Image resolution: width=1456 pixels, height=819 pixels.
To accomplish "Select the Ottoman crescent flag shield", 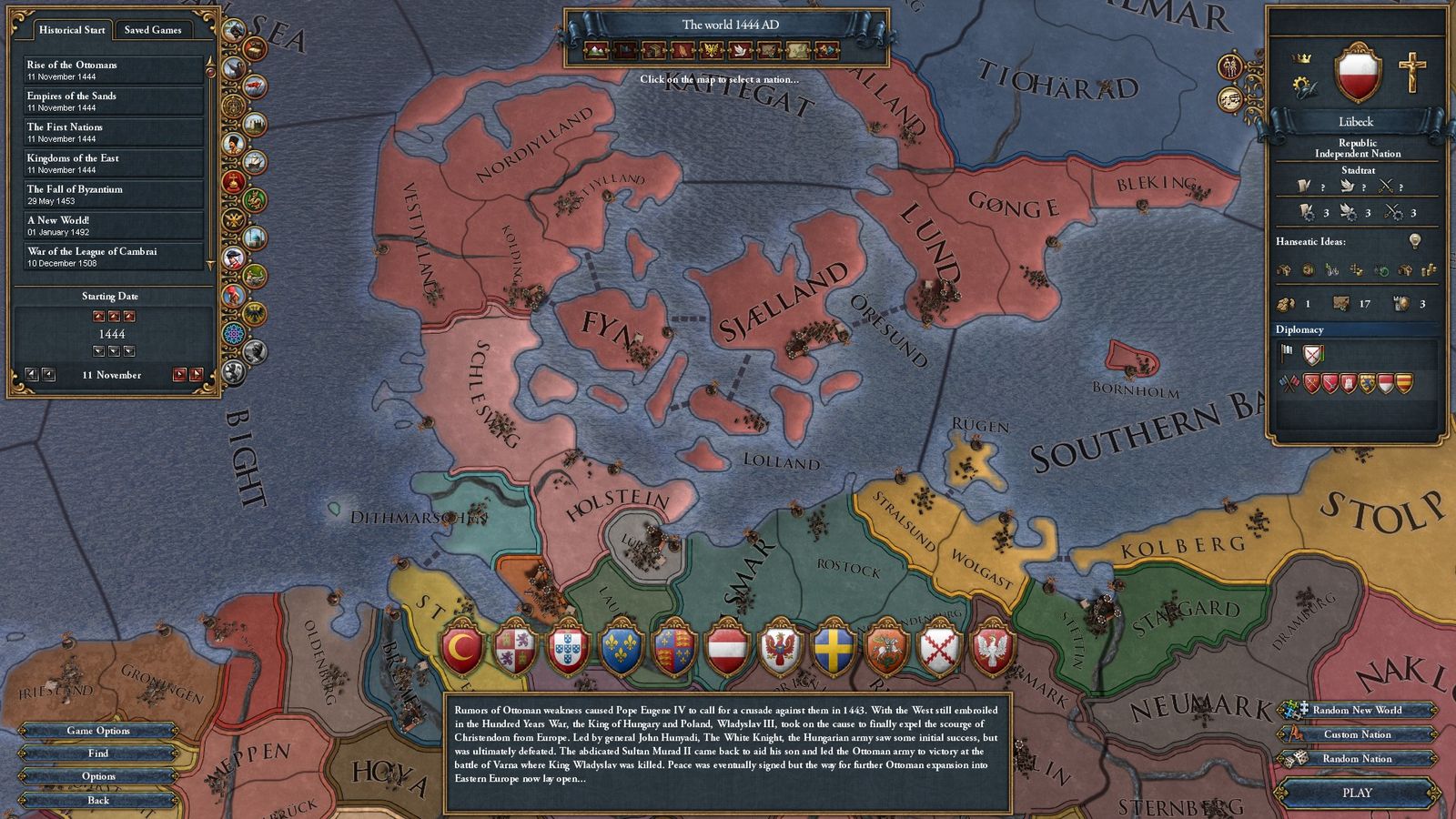I will [461, 652].
